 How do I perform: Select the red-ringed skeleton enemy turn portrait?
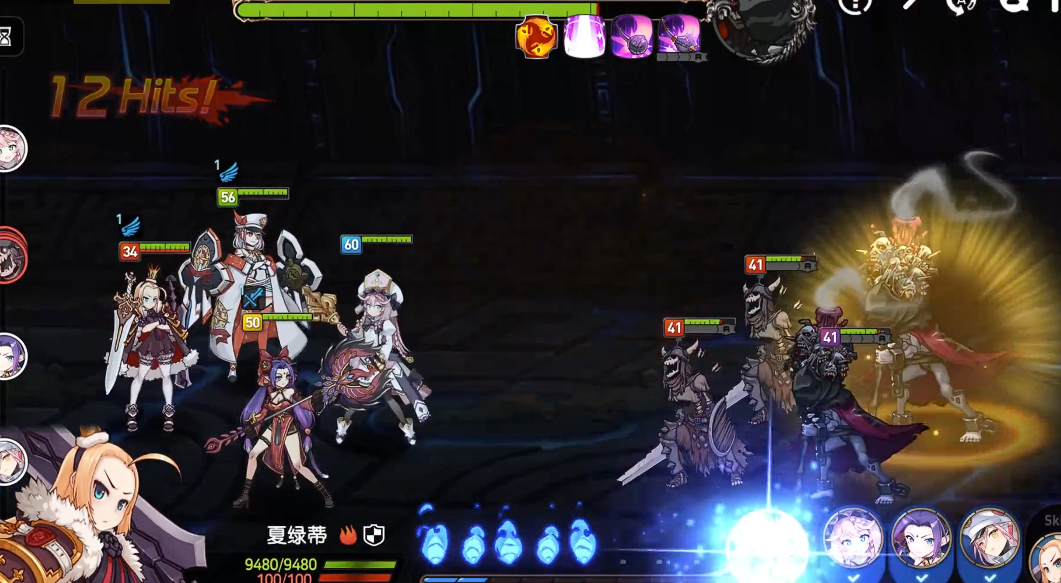(9, 256)
